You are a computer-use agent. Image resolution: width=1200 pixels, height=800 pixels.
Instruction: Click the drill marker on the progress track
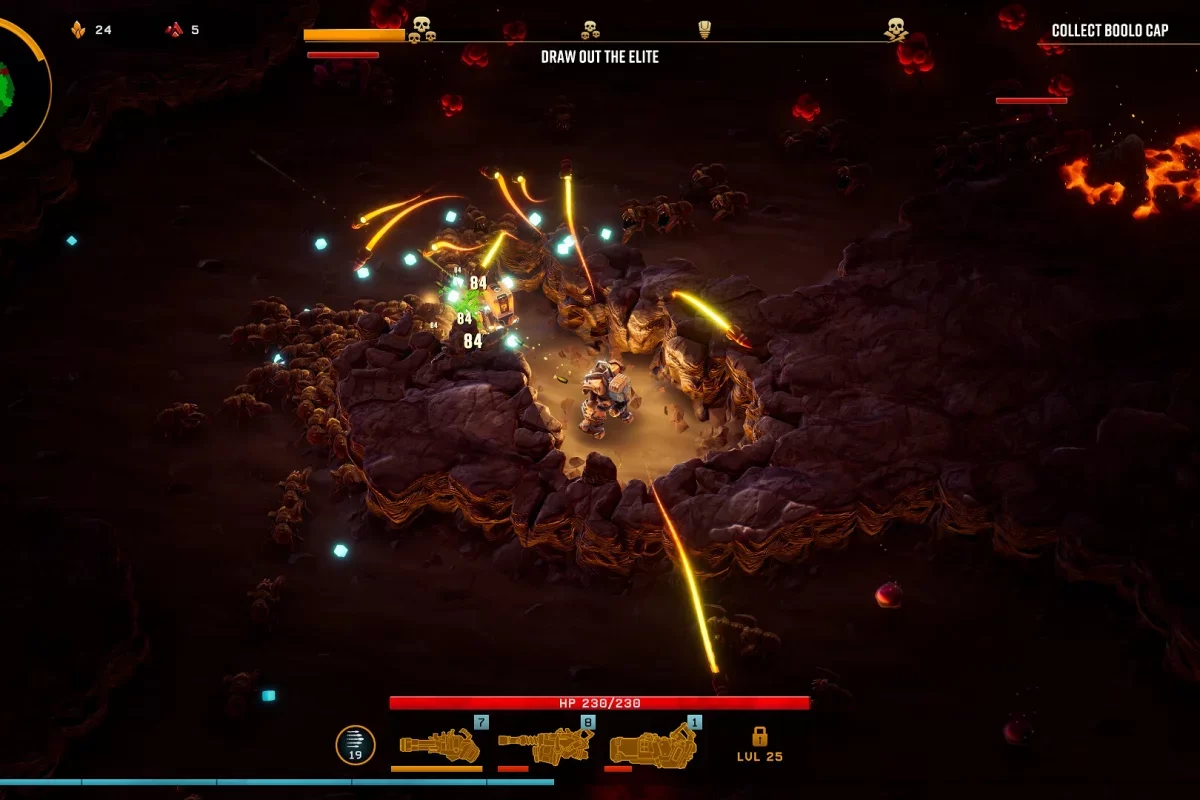tap(704, 29)
